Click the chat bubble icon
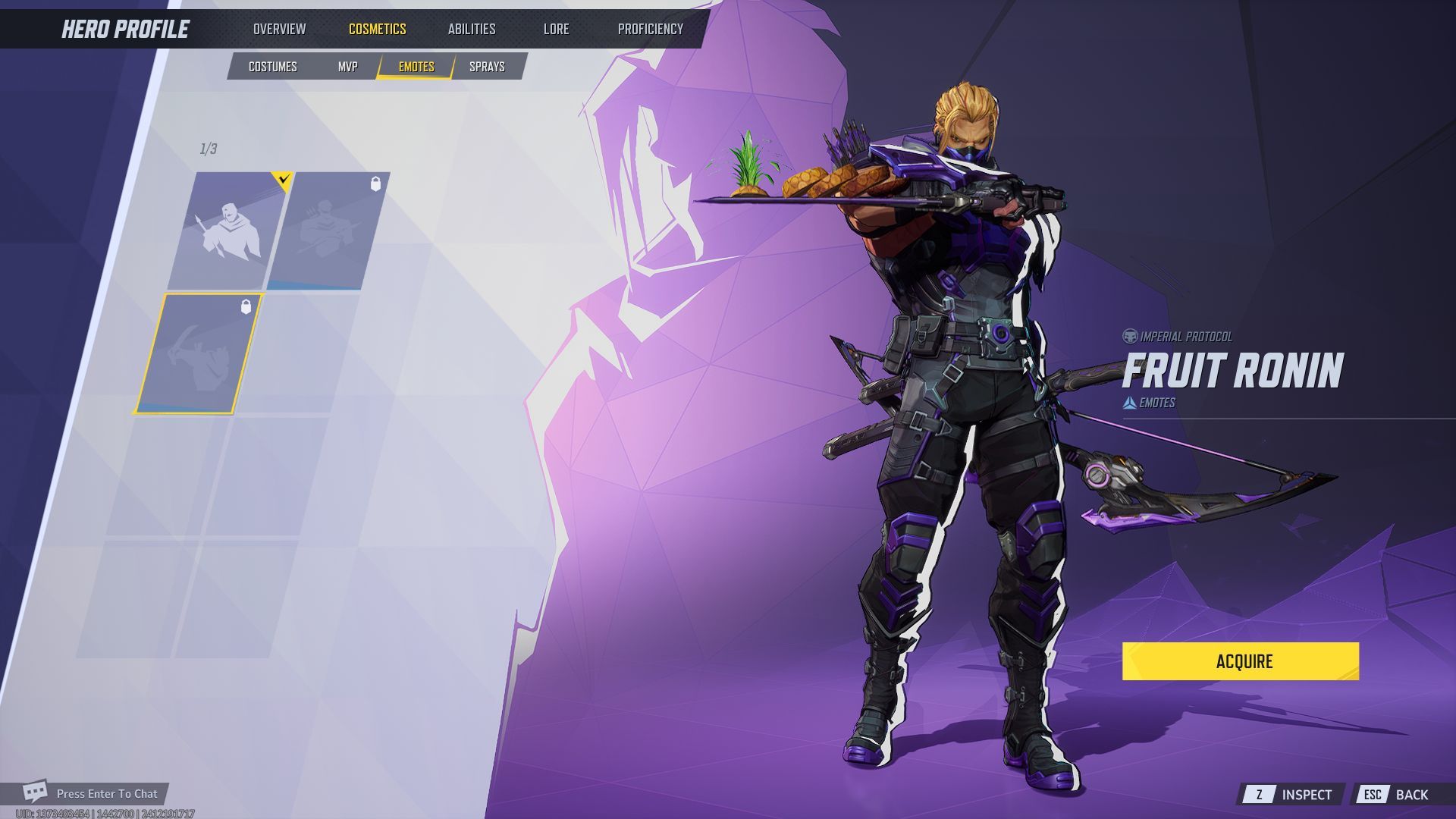The width and height of the screenshot is (1456, 819). point(33,793)
